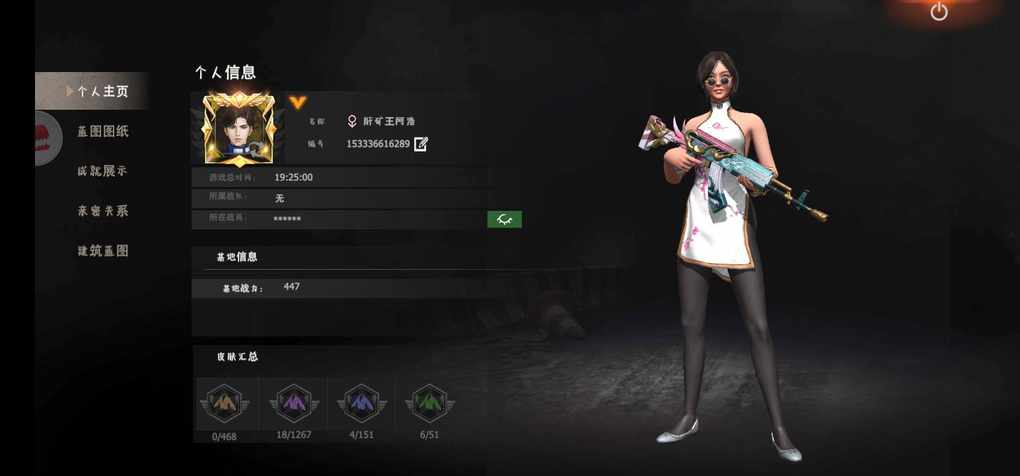Click the golden-framed player avatar
This screenshot has height=476, width=1020.
click(238, 129)
